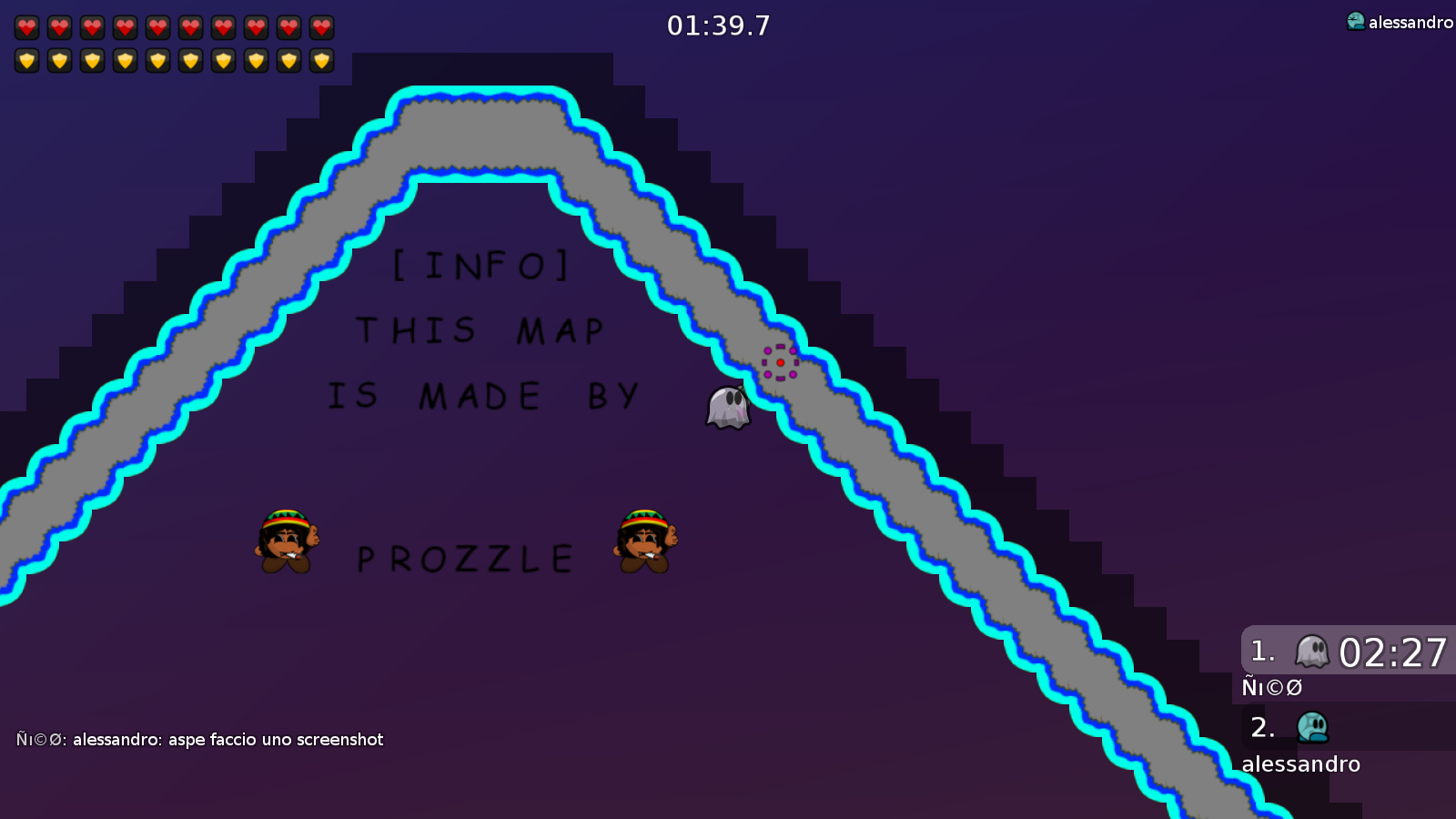The height and width of the screenshot is (819, 1456).
Task: Click the first yellow shield armor icon
Action: point(27,61)
